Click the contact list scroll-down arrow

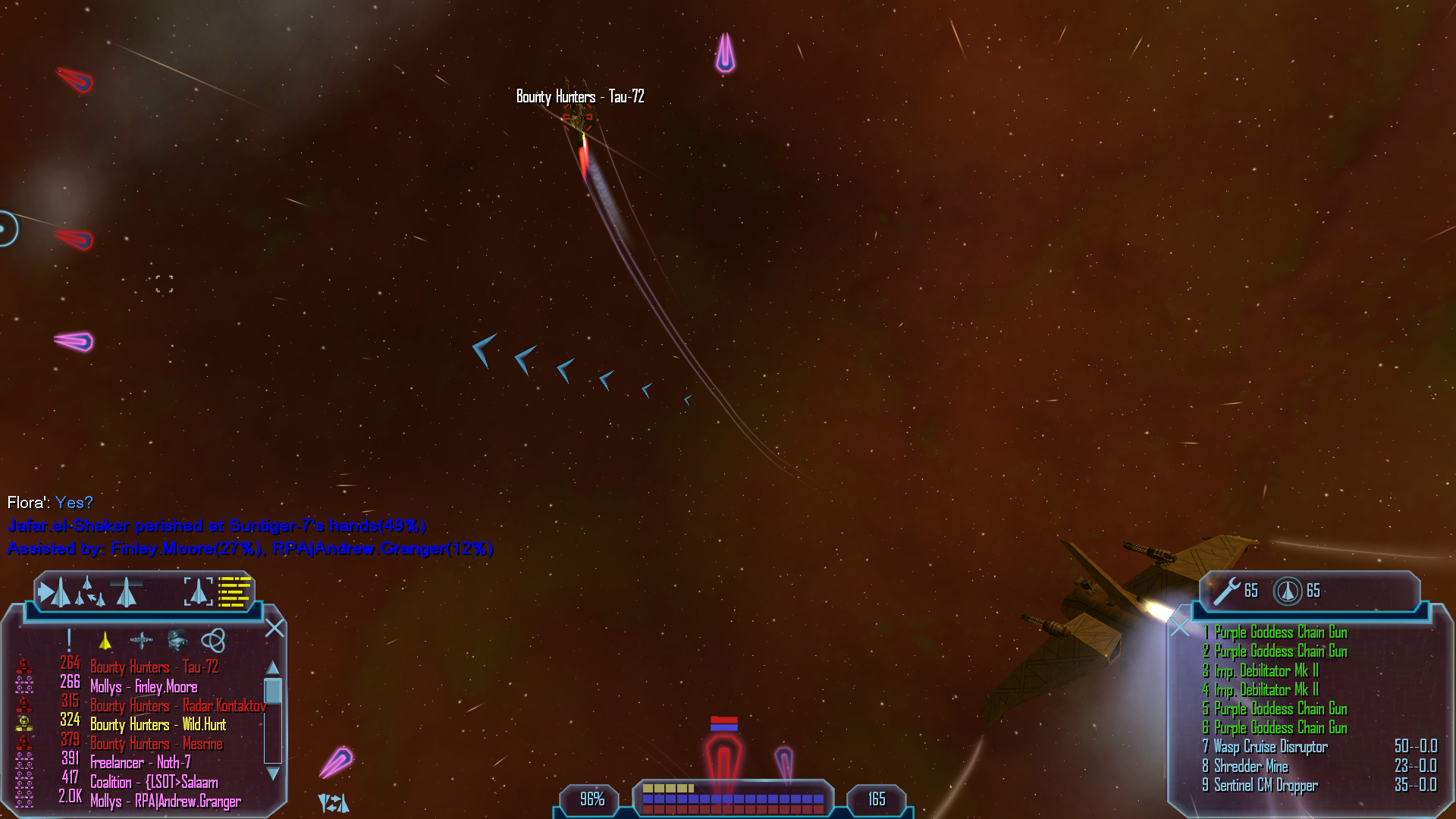273,774
